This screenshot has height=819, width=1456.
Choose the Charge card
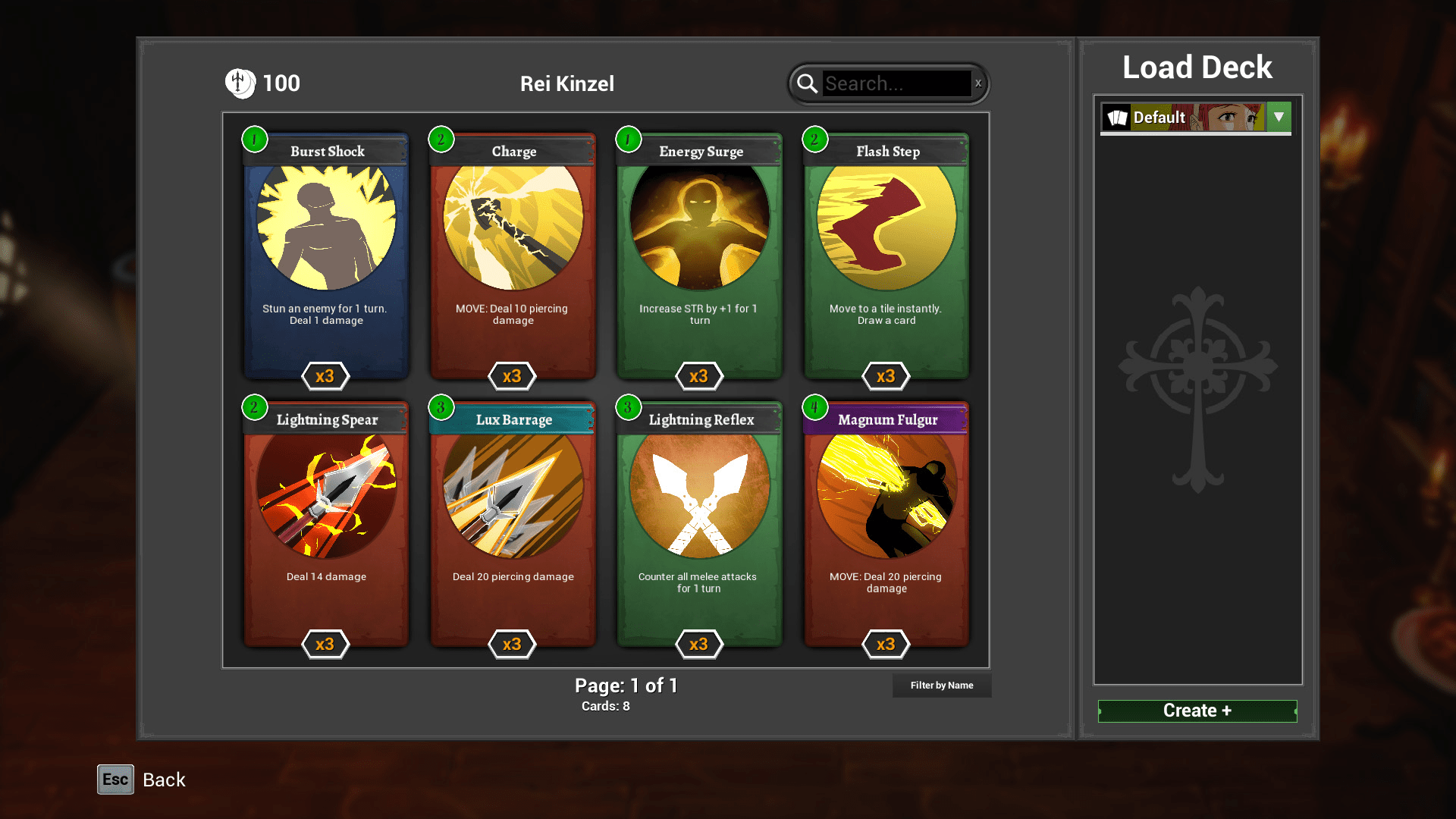click(513, 256)
